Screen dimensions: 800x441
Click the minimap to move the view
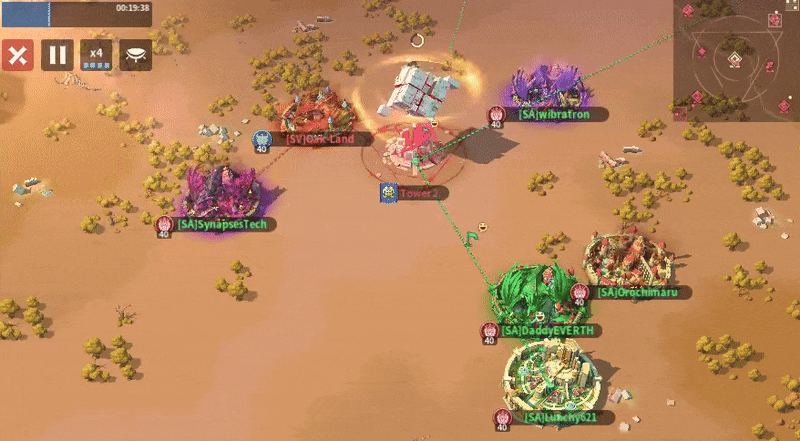click(x=736, y=60)
